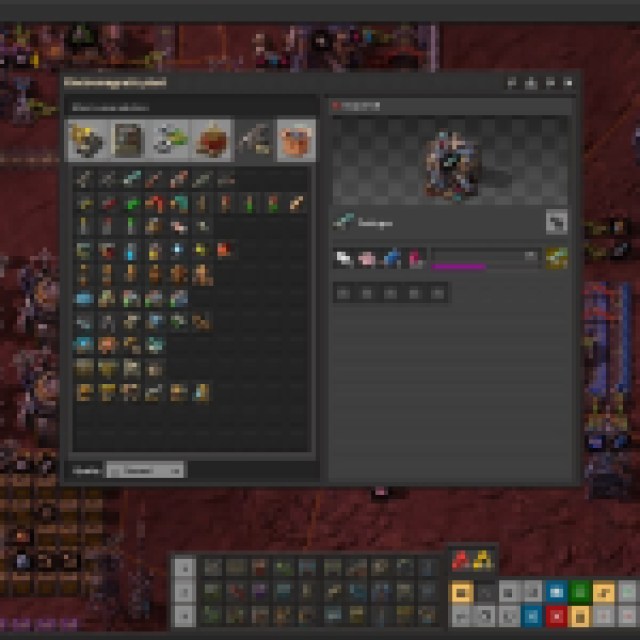Screen dimensions: 640x640
Task: Switch to the yellow machinery recipe tab
Action: pos(85,141)
